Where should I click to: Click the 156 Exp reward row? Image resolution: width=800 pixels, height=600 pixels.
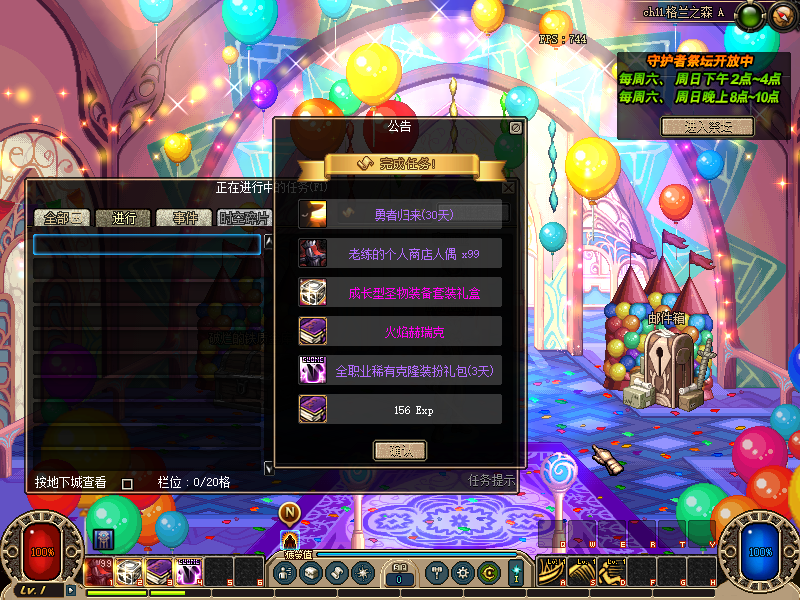pyautogui.click(x=400, y=409)
